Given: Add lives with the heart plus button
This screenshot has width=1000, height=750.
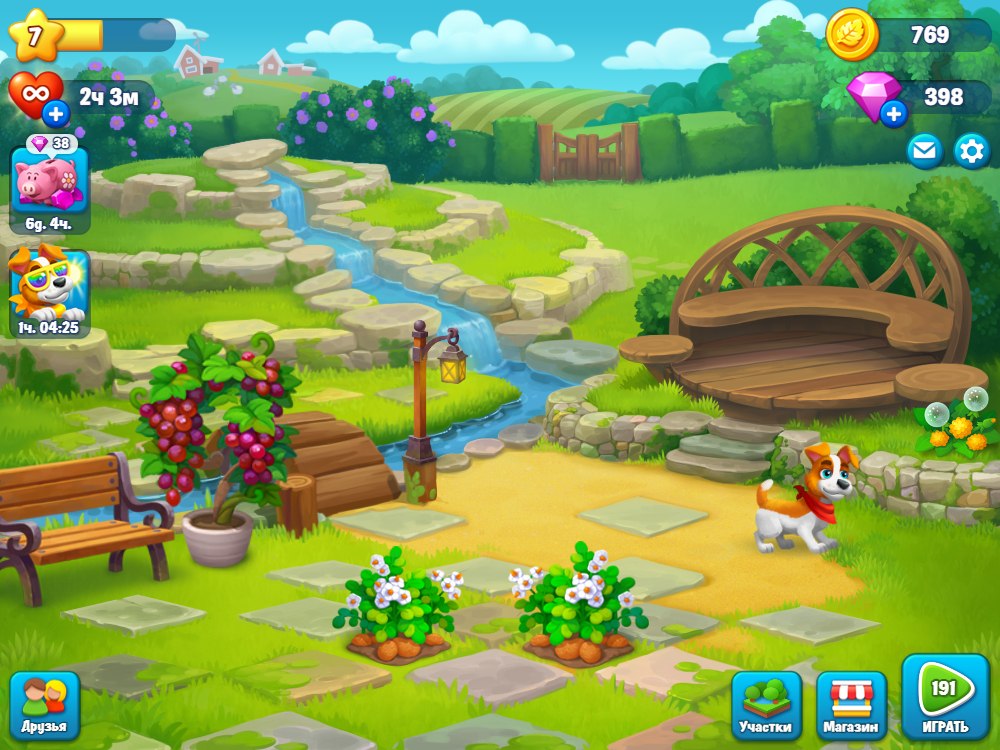Looking at the screenshot, I should coord(56,114).
